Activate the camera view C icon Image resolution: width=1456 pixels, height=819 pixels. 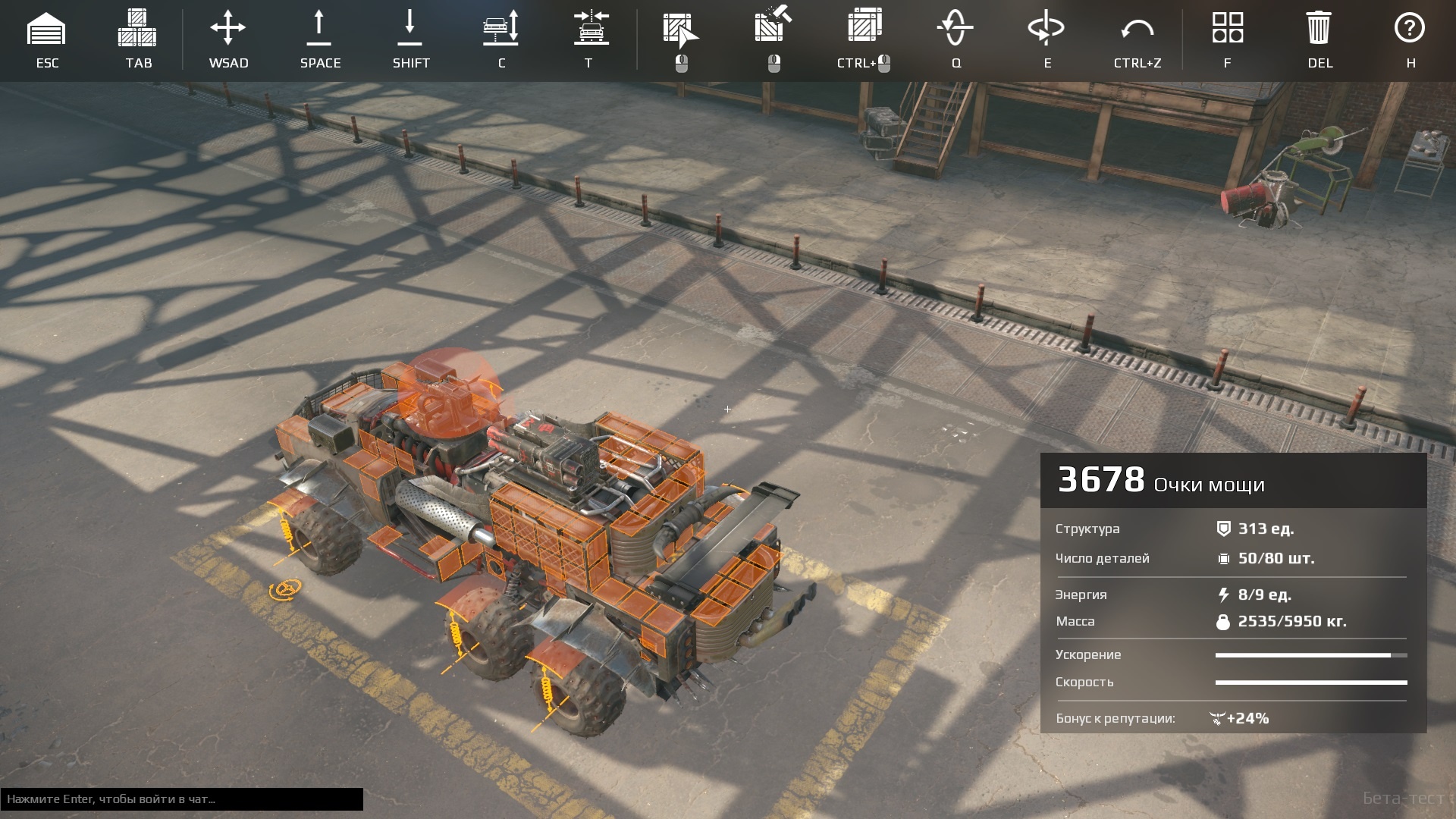point(501,30)
